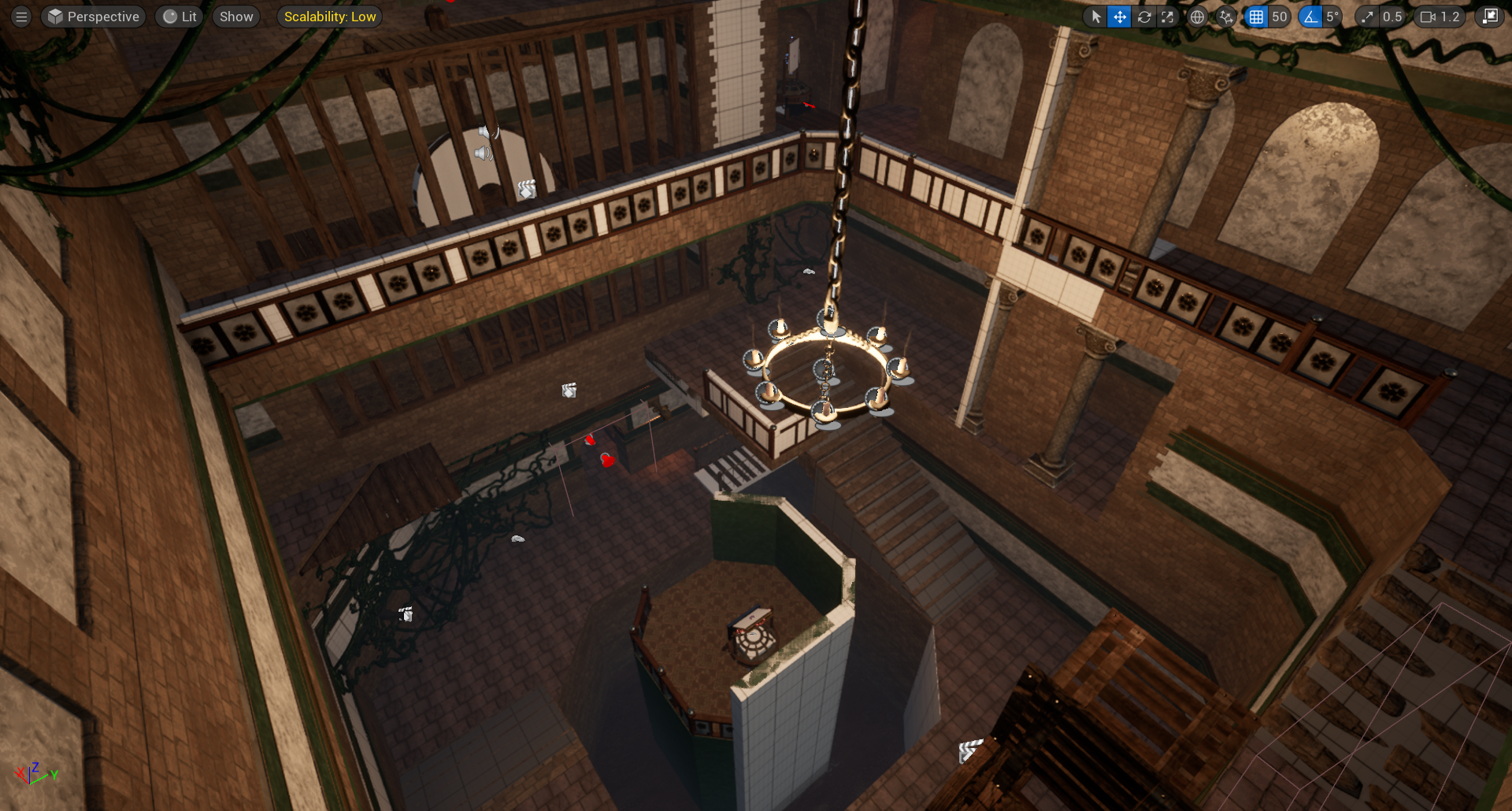Choose the translate move tool
1512x811 pixels.
pos(1119,17)
